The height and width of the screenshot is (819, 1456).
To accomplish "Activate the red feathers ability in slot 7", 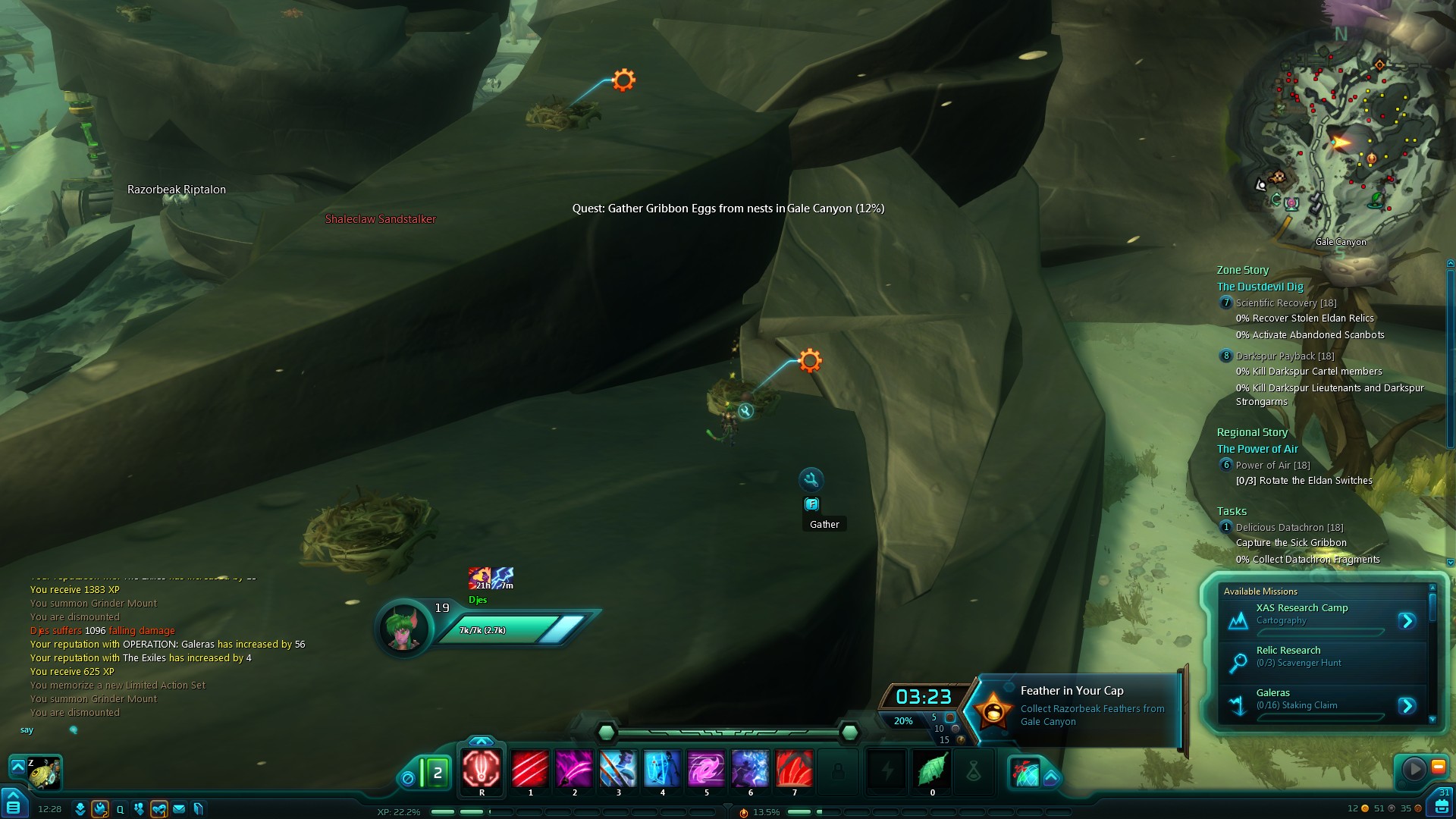I will tap(794, 769).
